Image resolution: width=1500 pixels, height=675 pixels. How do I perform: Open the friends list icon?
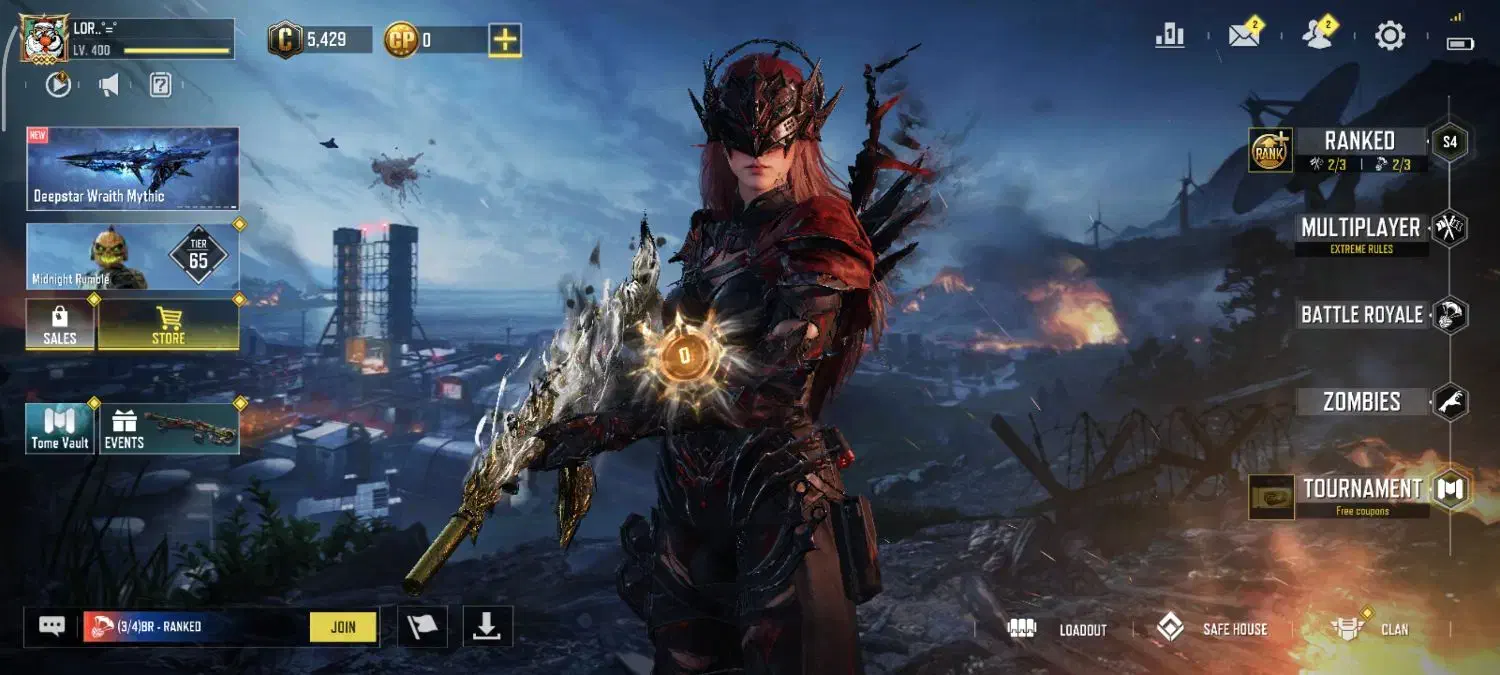click(1317, 36)
